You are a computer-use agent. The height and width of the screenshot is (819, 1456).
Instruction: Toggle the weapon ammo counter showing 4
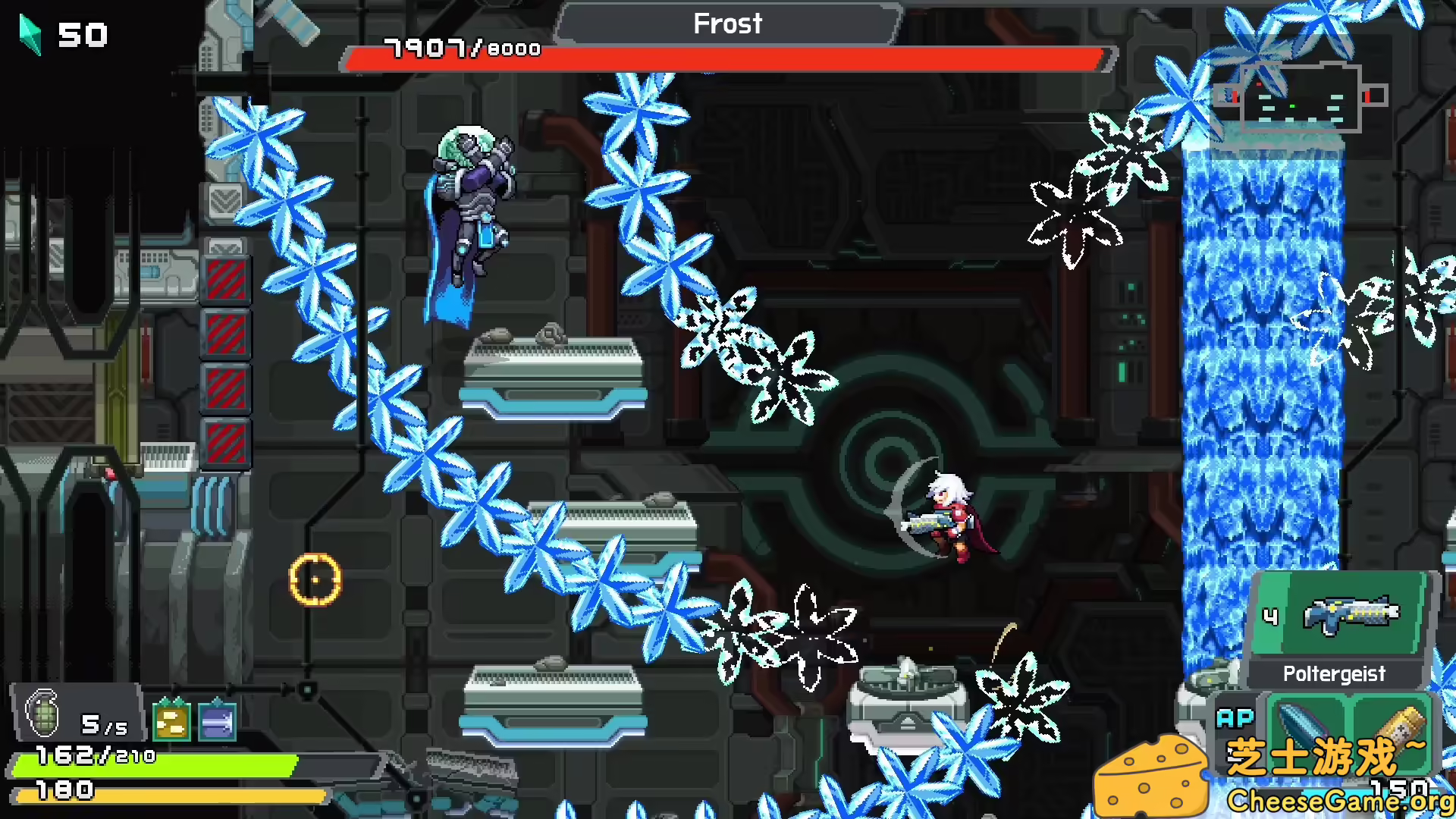click(1271, 617)
